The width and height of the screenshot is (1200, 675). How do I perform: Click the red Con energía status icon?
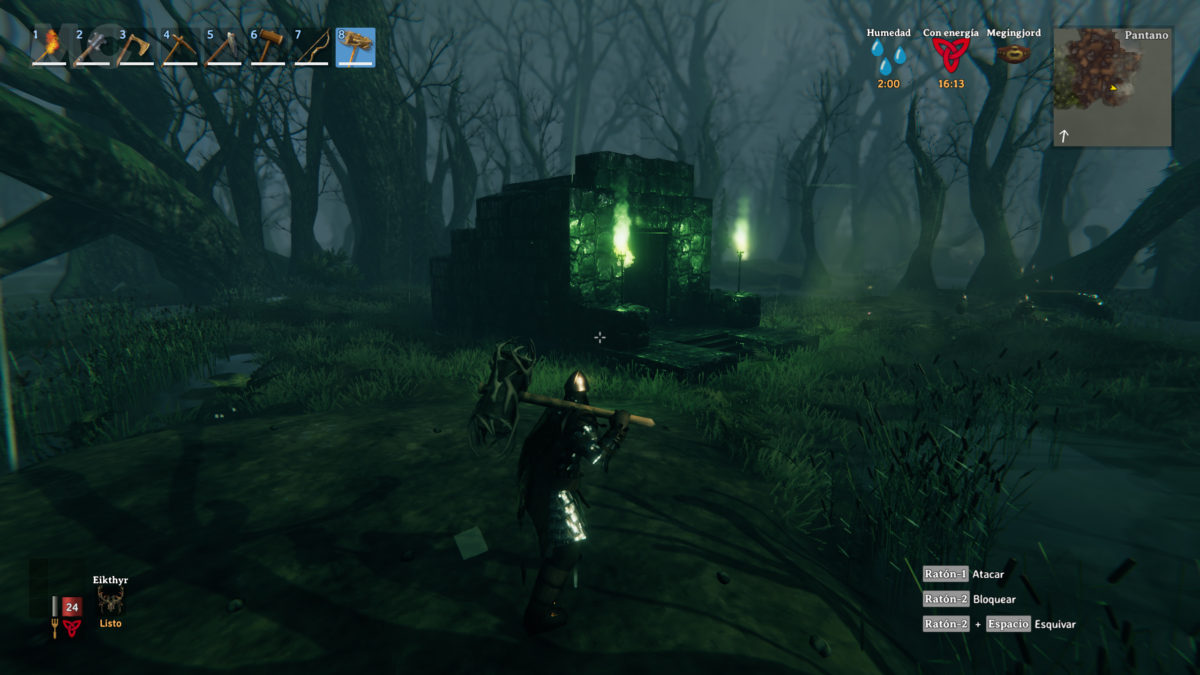tap(951, 56)
